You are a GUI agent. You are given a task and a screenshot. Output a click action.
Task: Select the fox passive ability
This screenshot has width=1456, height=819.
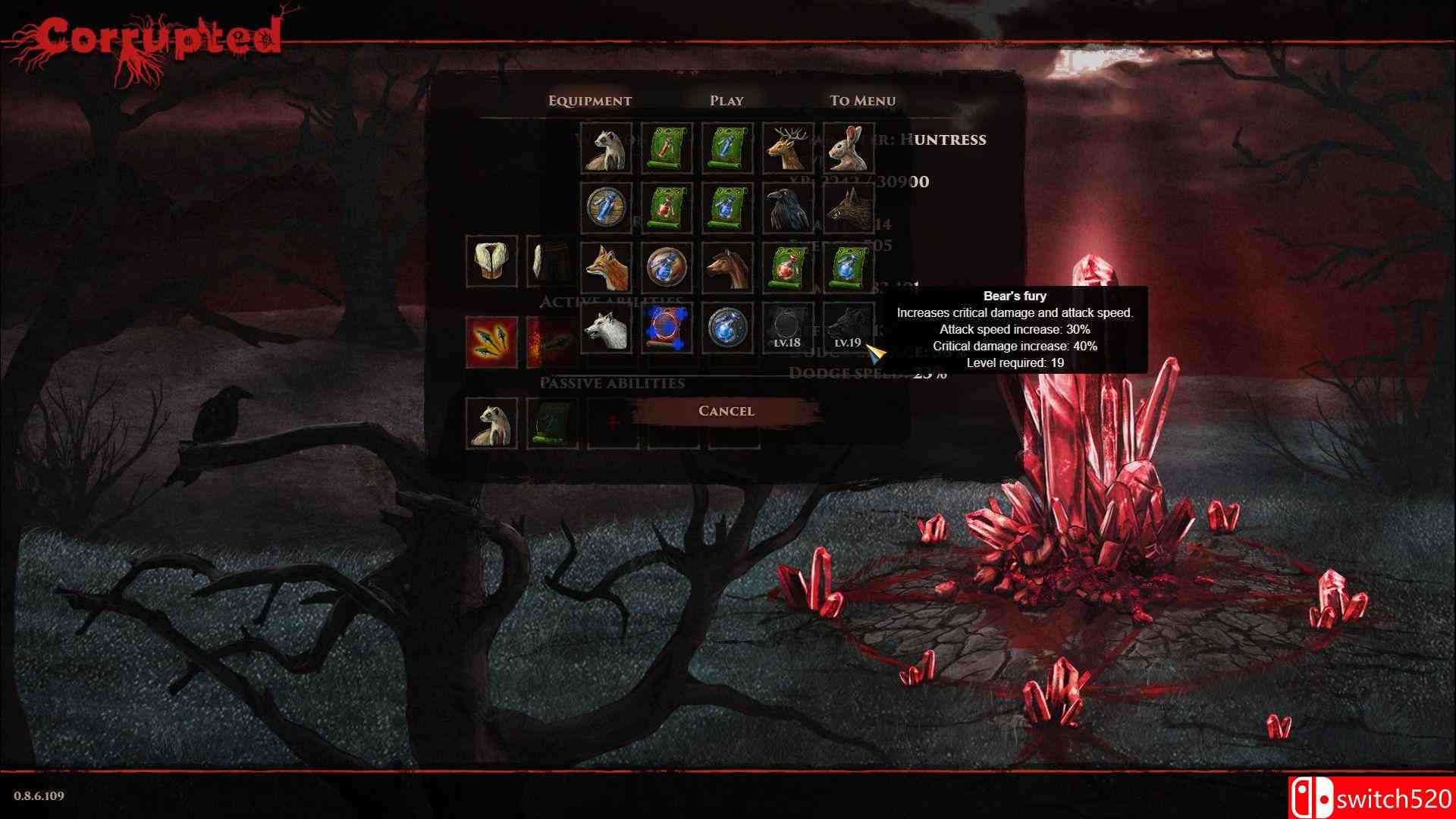606,268
